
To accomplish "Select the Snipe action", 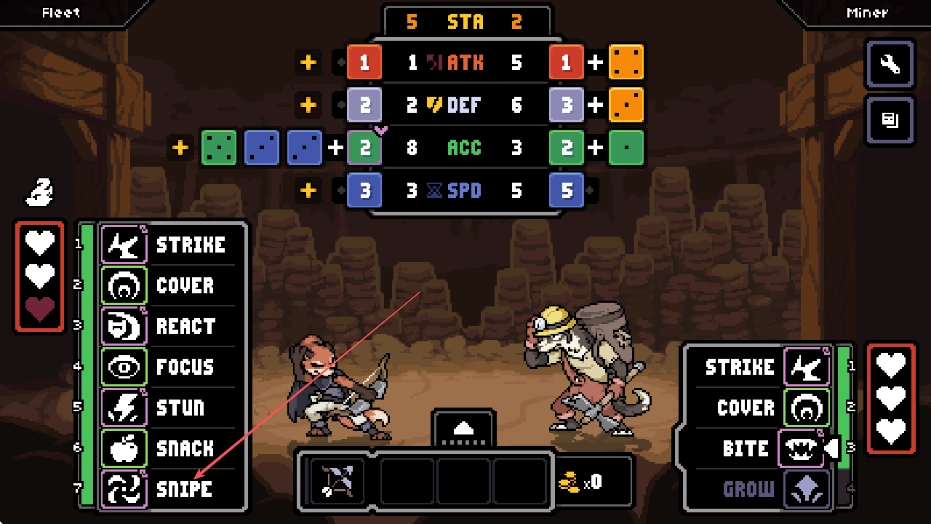I will pos(167,489).
